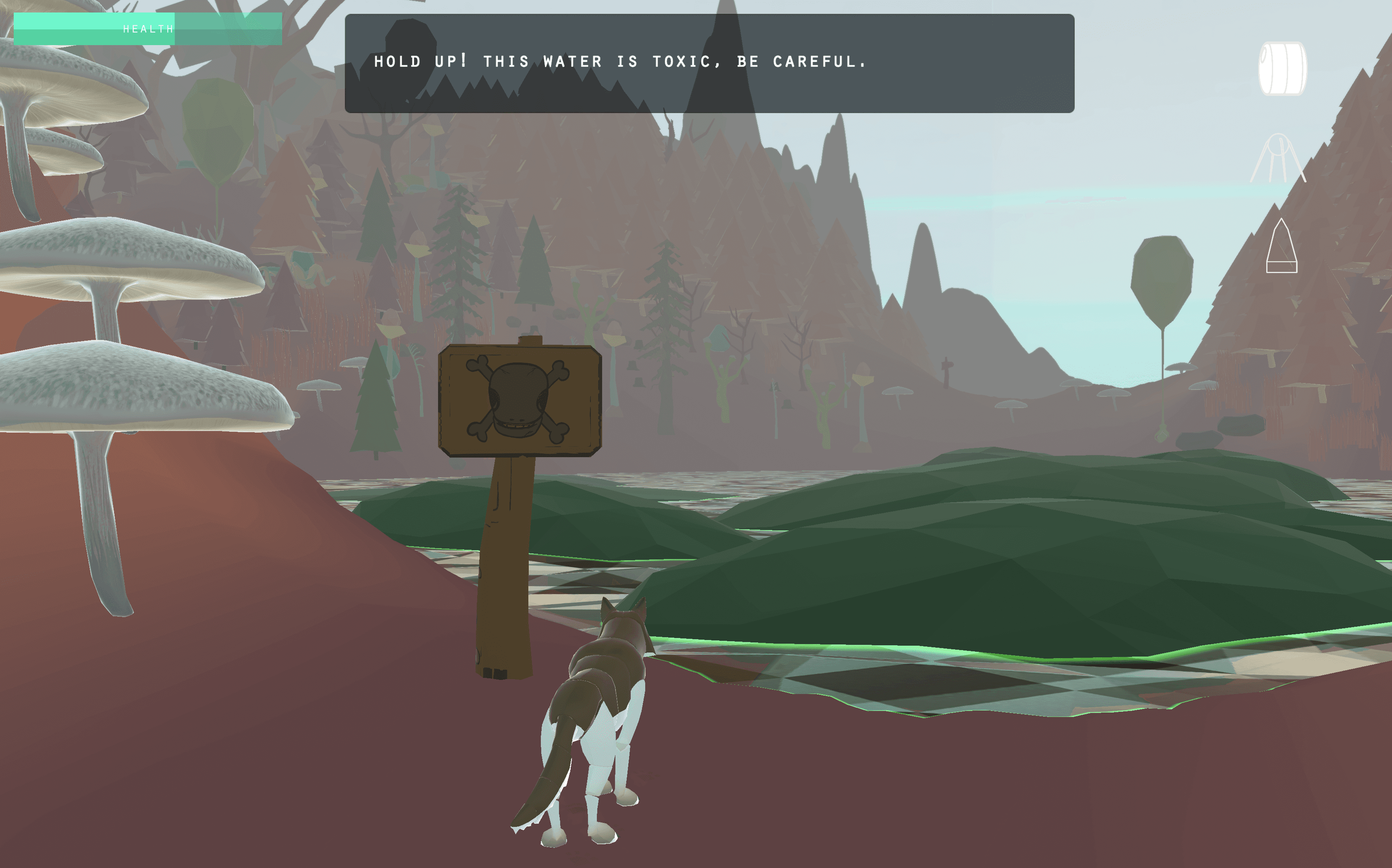Dismiss the toxic water warning dialogue
Image resolution: width=1392 pixels, height=868 pixels.
[708, 63]
